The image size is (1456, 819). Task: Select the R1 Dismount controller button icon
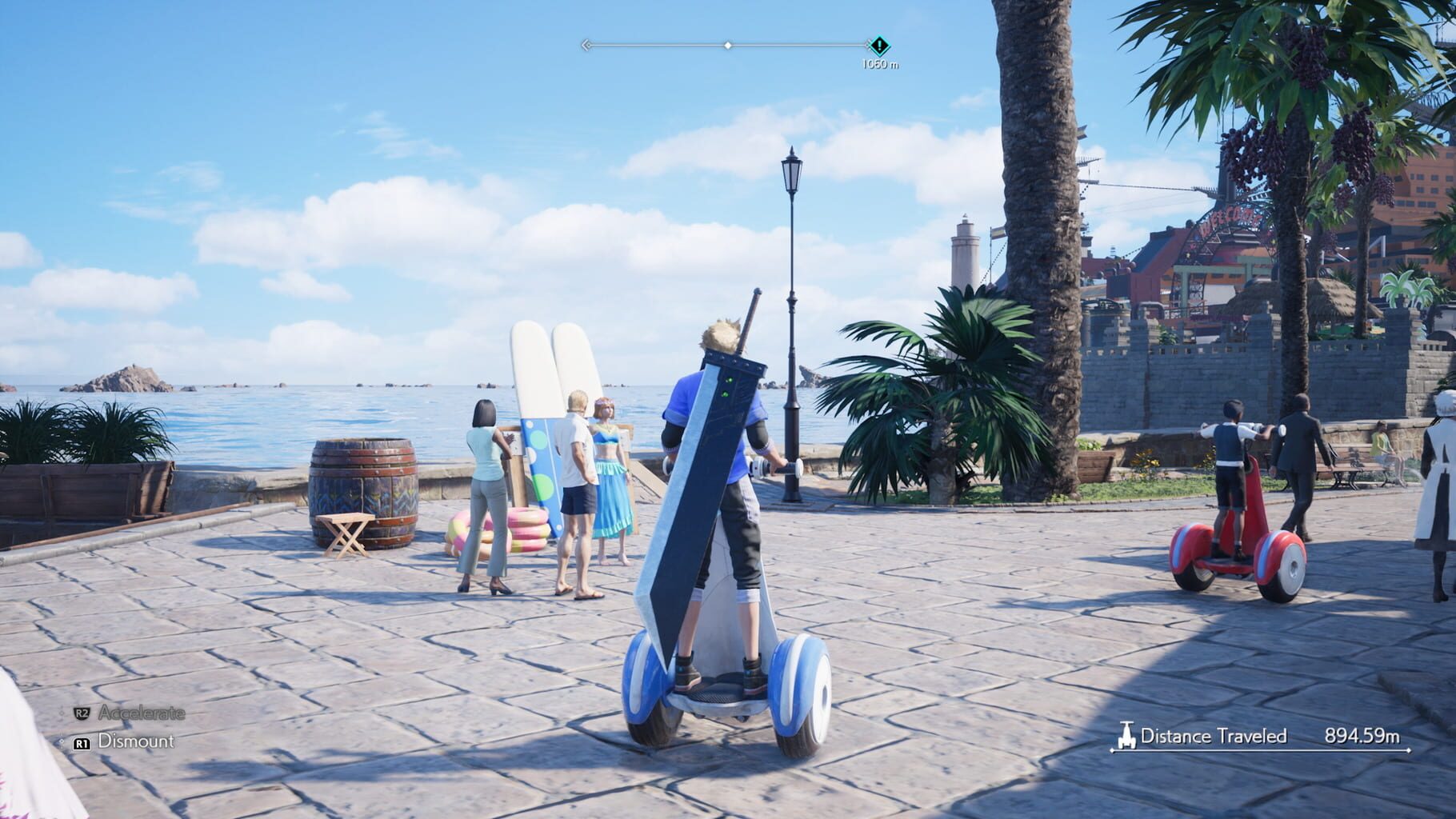82,743
